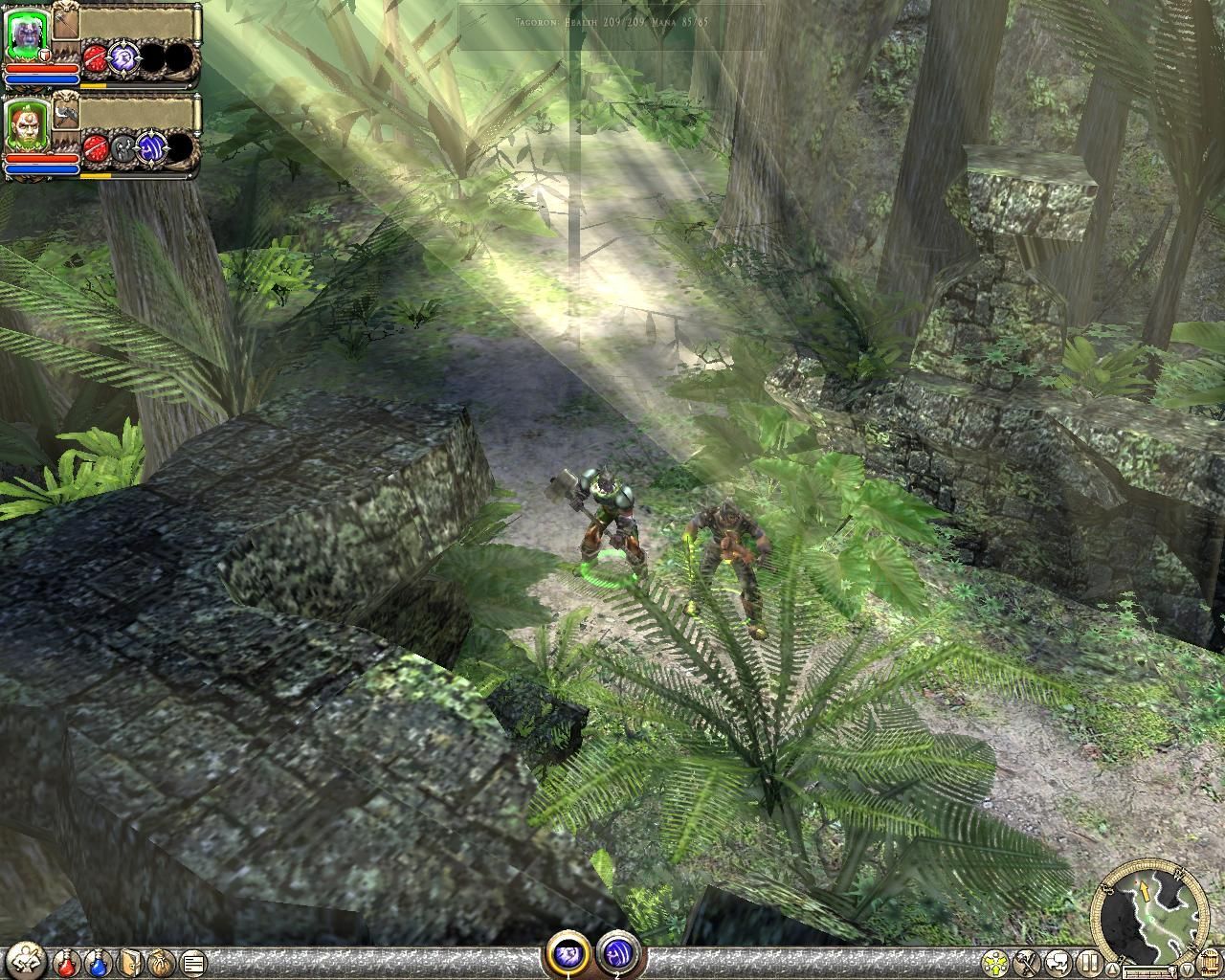
Task: Open the spell book icon
Action: (x=130, y=962)
